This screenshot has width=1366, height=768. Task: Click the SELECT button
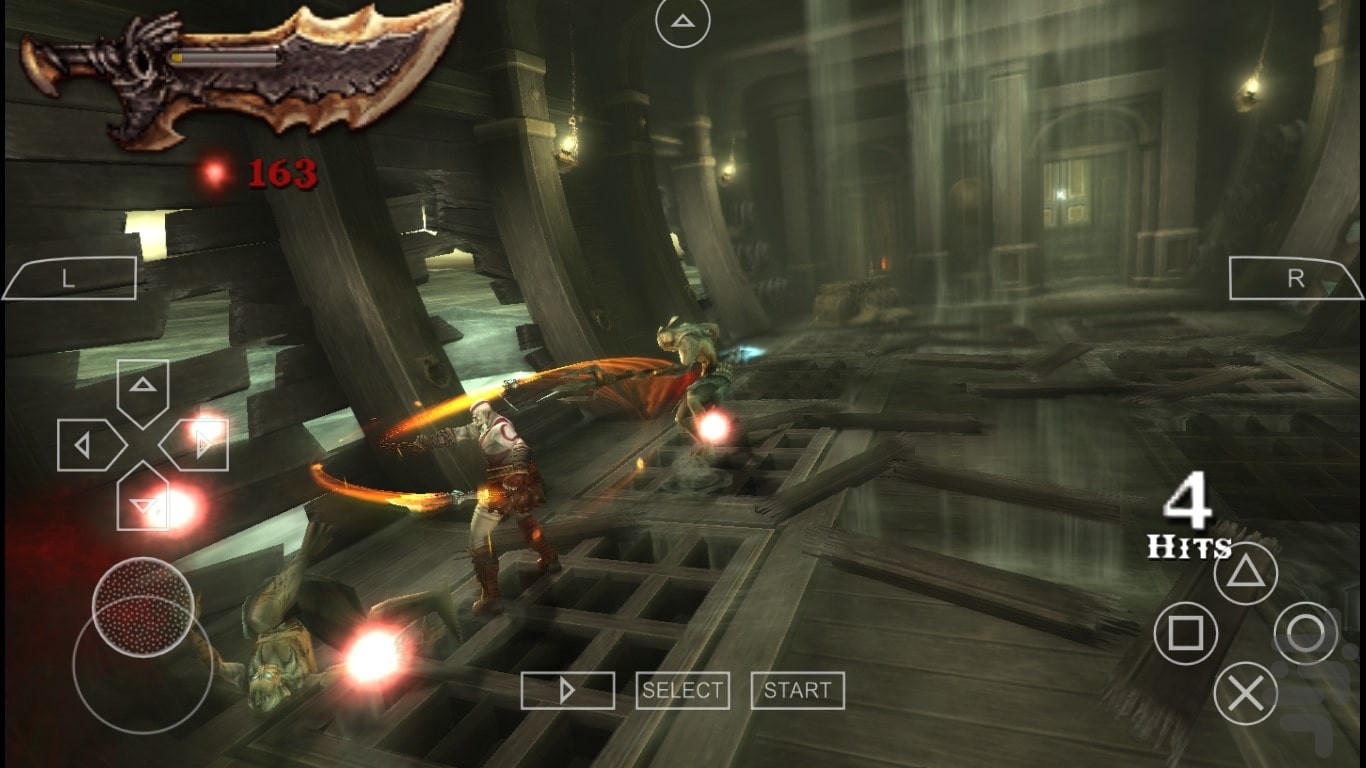click(x=683, y=690)
